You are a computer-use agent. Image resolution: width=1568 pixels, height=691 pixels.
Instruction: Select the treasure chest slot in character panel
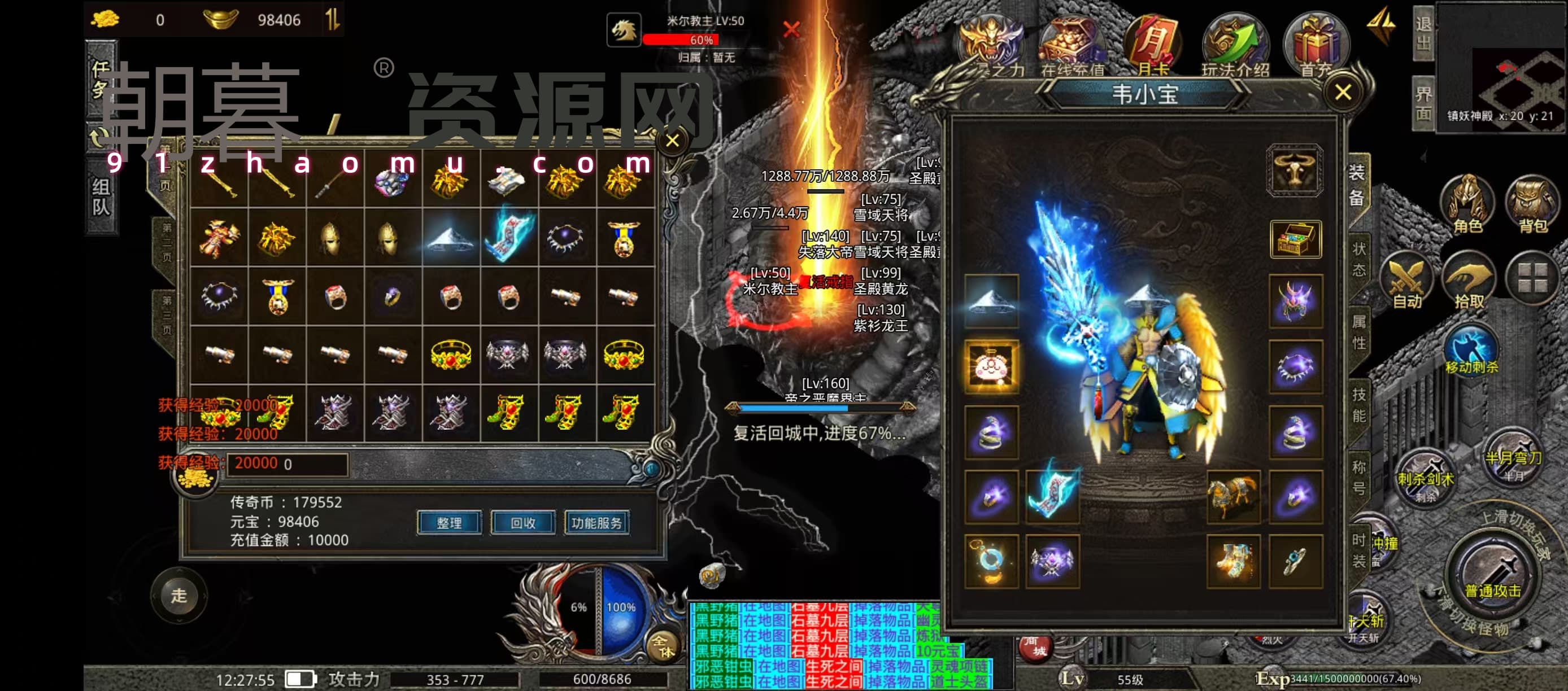1295,239
